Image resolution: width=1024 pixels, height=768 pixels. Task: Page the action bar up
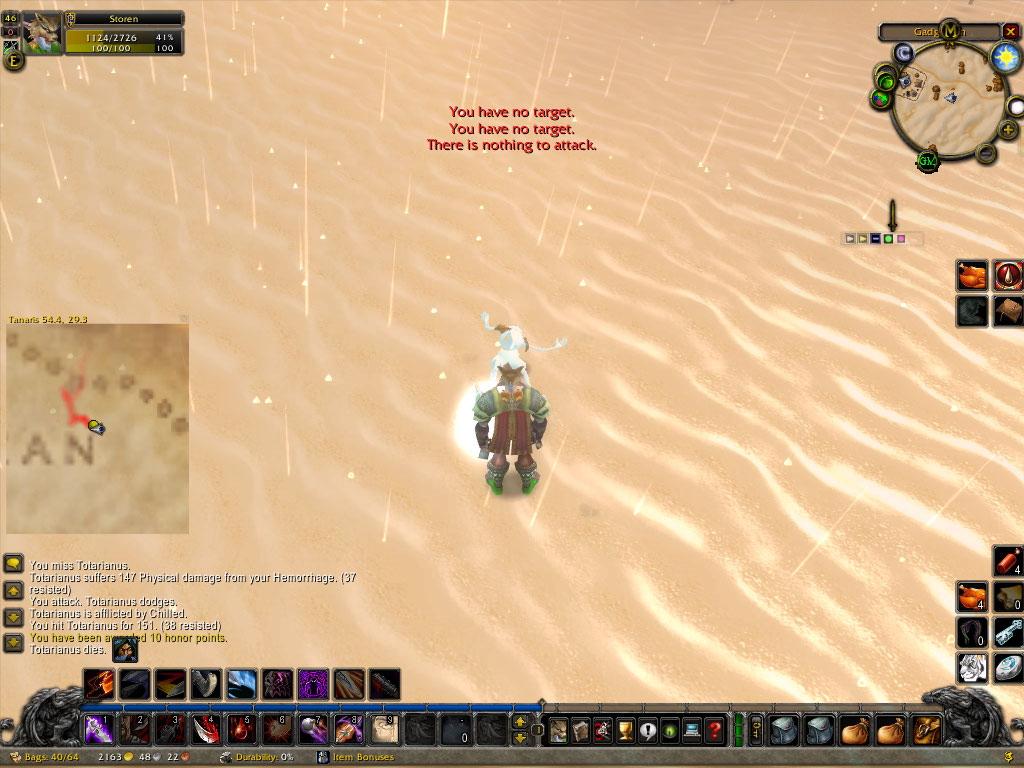pyautogui.click(x=520, y=721)
